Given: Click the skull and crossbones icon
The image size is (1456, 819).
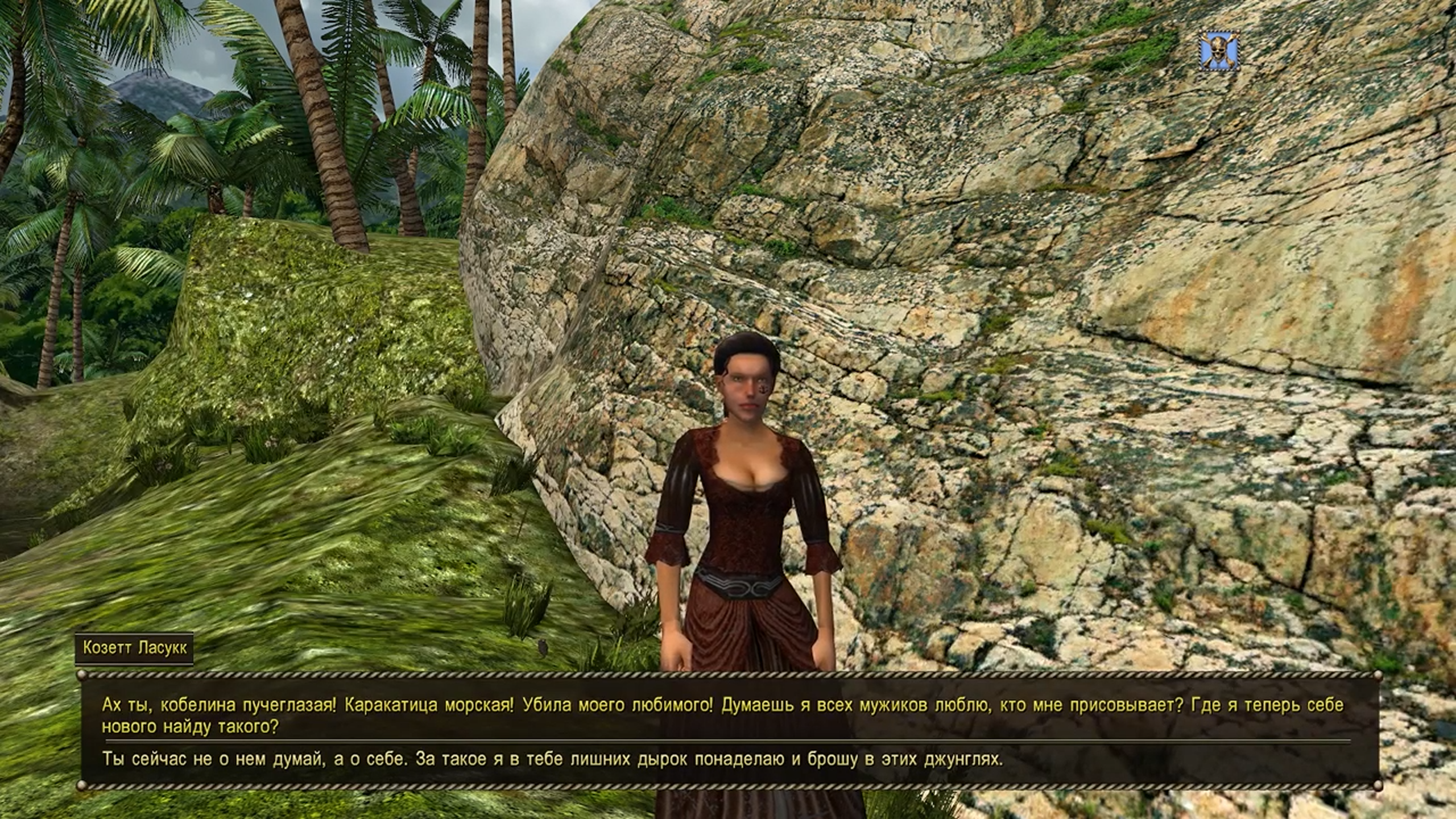Looking at the screenshot, I should 1219,52.
